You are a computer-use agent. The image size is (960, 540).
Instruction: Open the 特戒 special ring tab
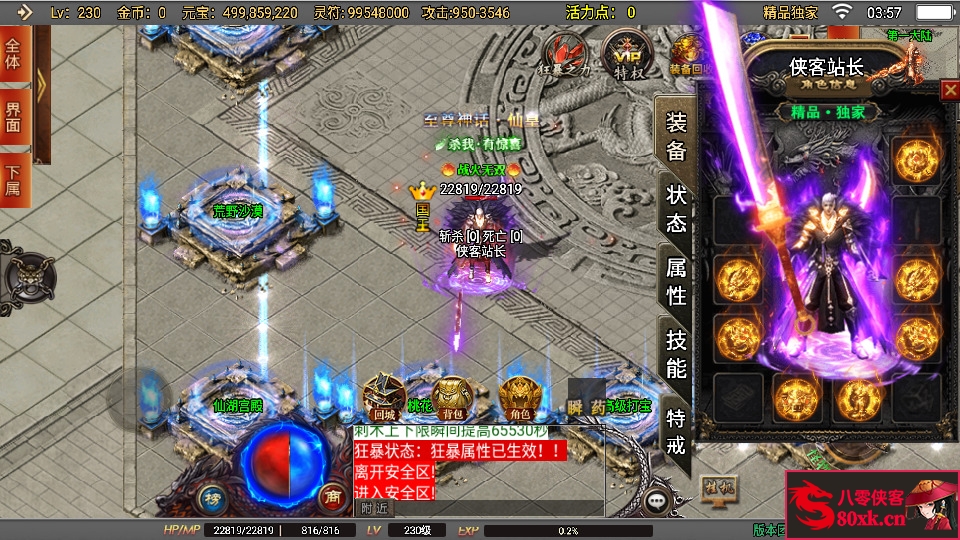click(677, 432)
